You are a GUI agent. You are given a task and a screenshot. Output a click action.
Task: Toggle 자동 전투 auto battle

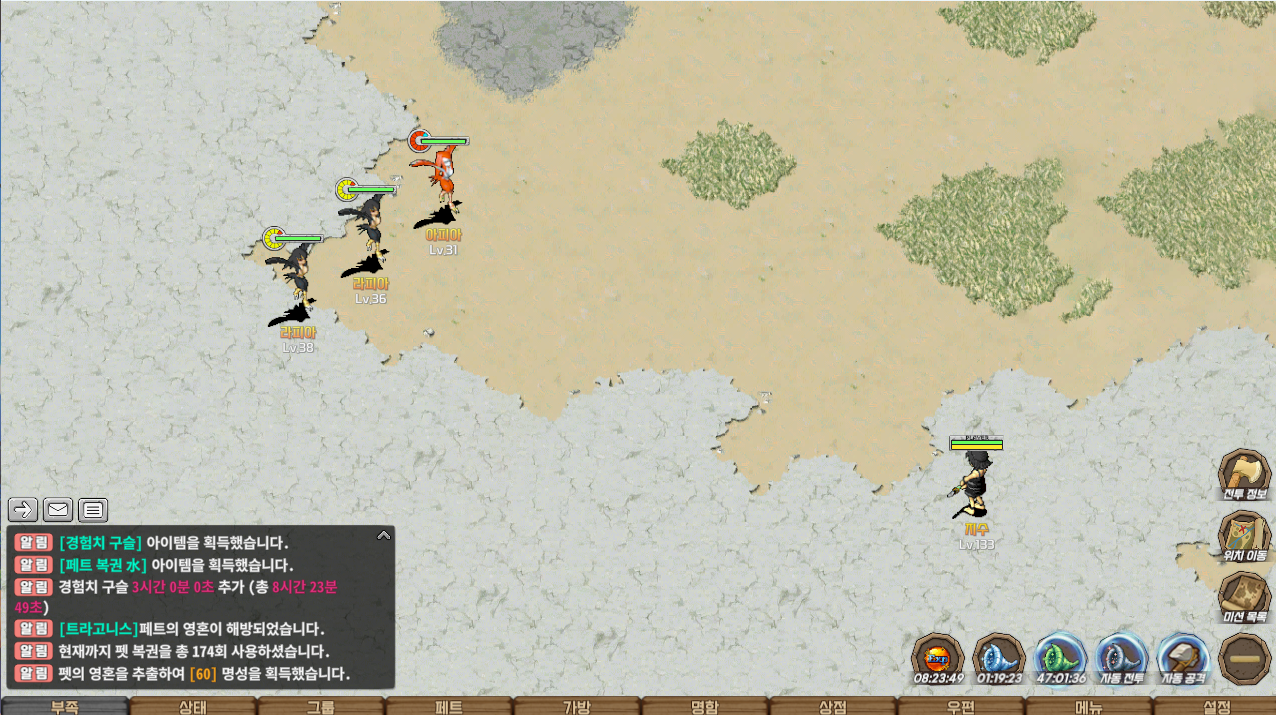pos(1122,656)
